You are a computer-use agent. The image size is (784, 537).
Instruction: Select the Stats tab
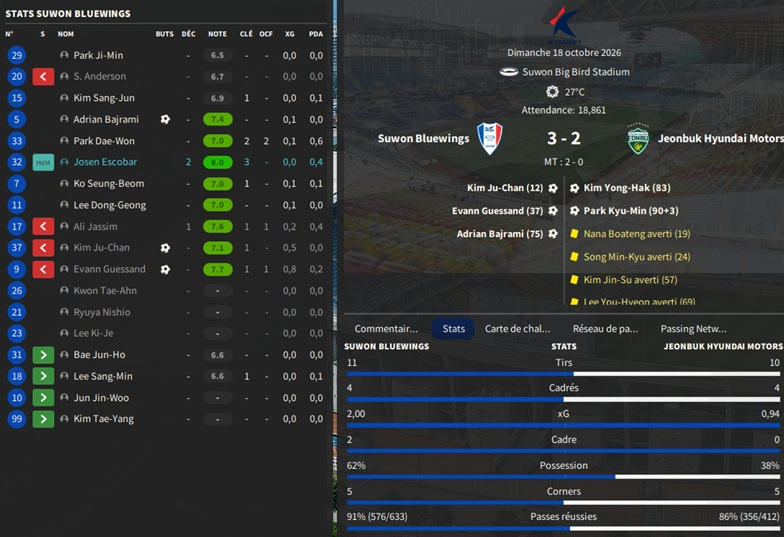coord(453,328)
